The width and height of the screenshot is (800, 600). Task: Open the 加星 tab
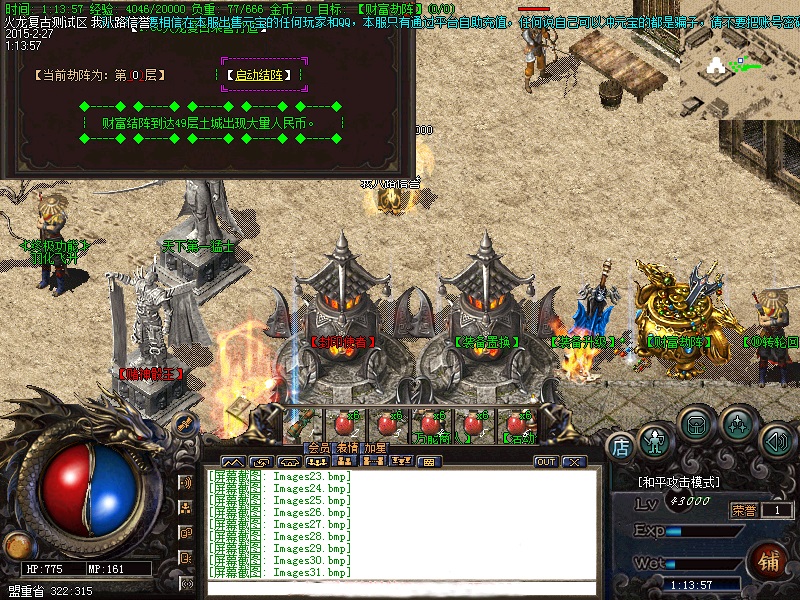click(375, 449)
